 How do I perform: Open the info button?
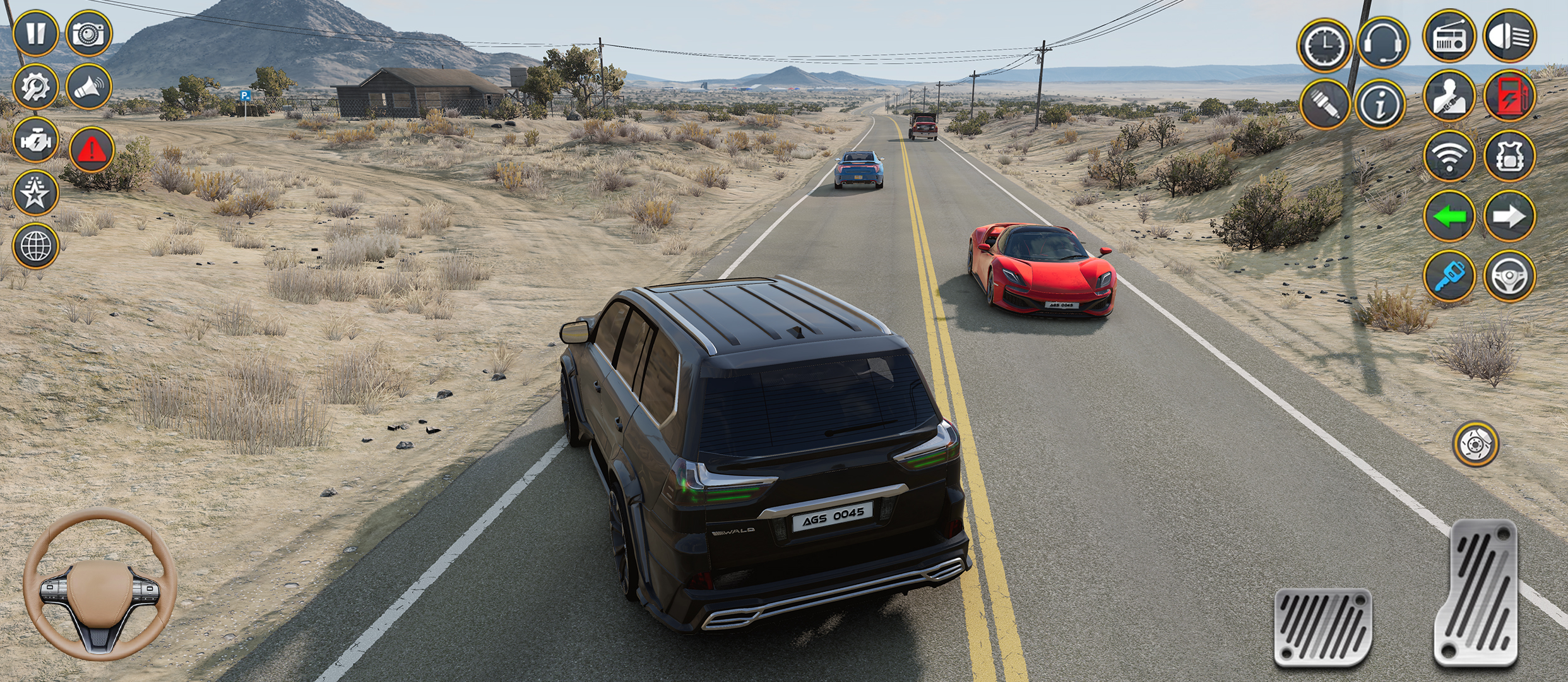tap(1381, 104)
